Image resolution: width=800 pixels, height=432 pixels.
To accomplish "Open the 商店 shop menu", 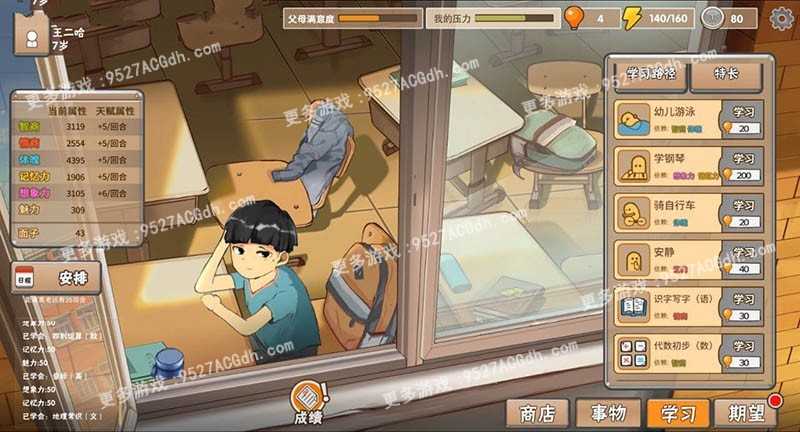I will coord(537,412).
